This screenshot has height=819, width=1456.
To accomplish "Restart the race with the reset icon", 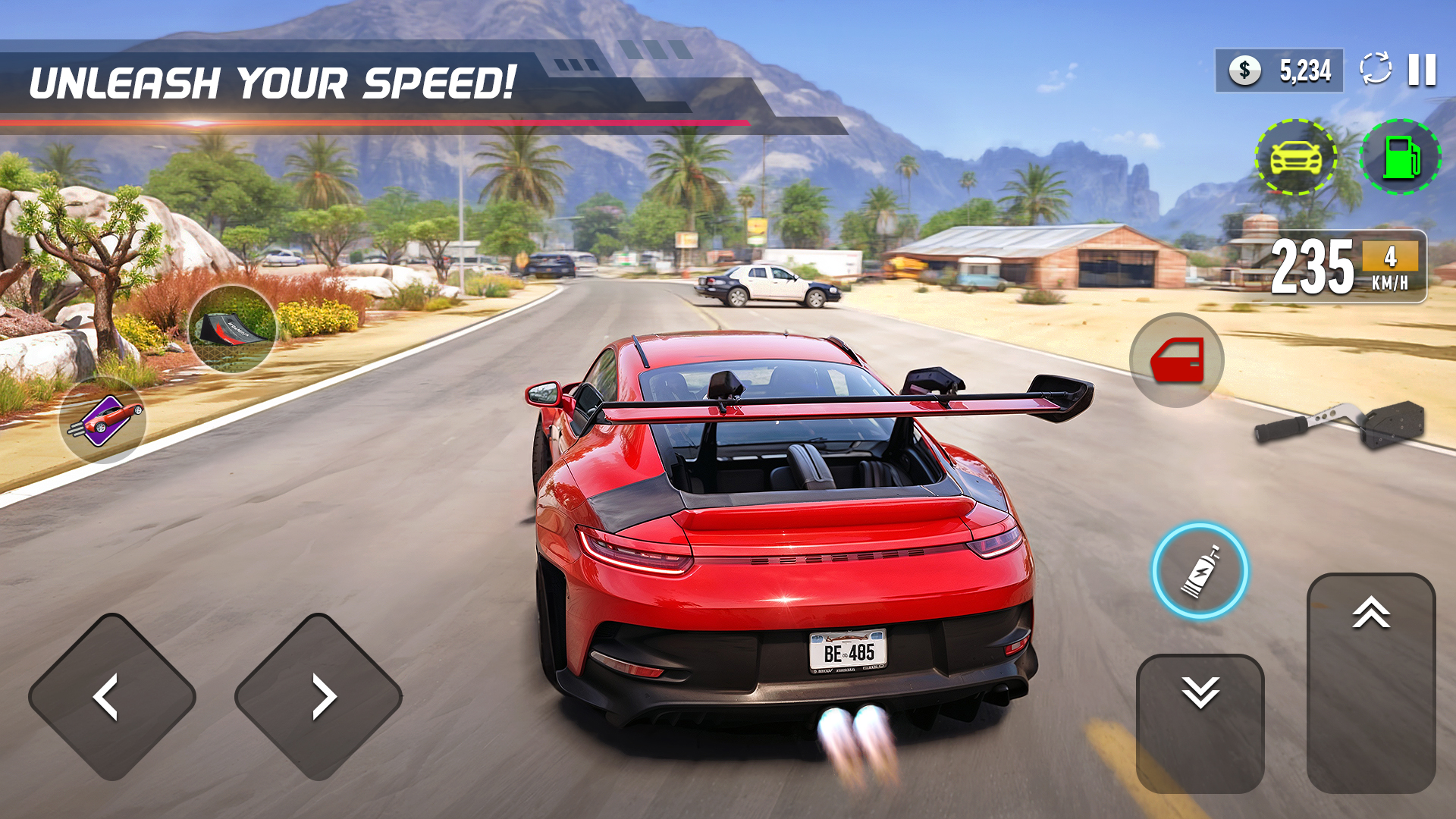I will coord(1376,68).
